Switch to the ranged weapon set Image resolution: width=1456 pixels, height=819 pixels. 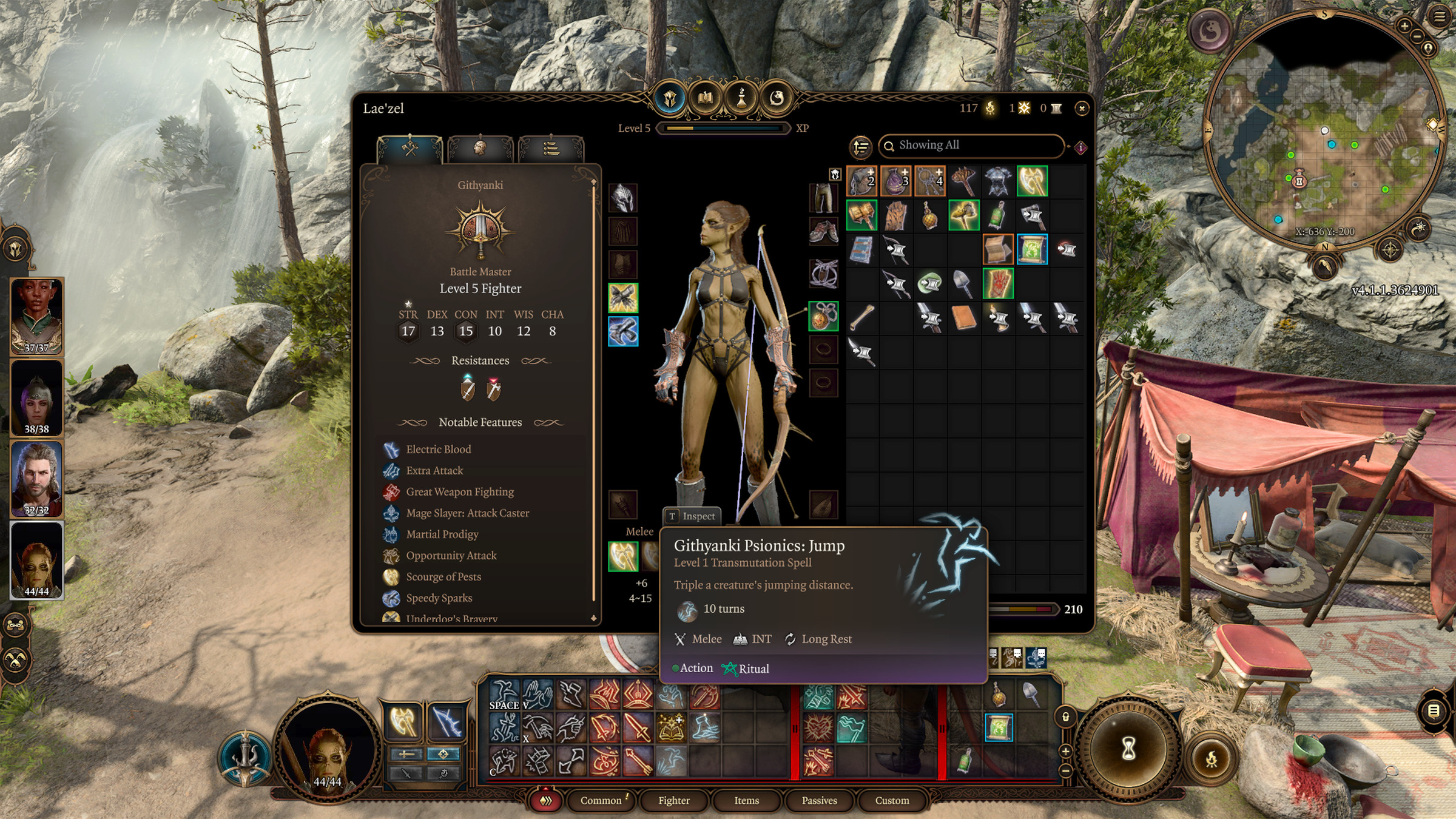(443, 754)
